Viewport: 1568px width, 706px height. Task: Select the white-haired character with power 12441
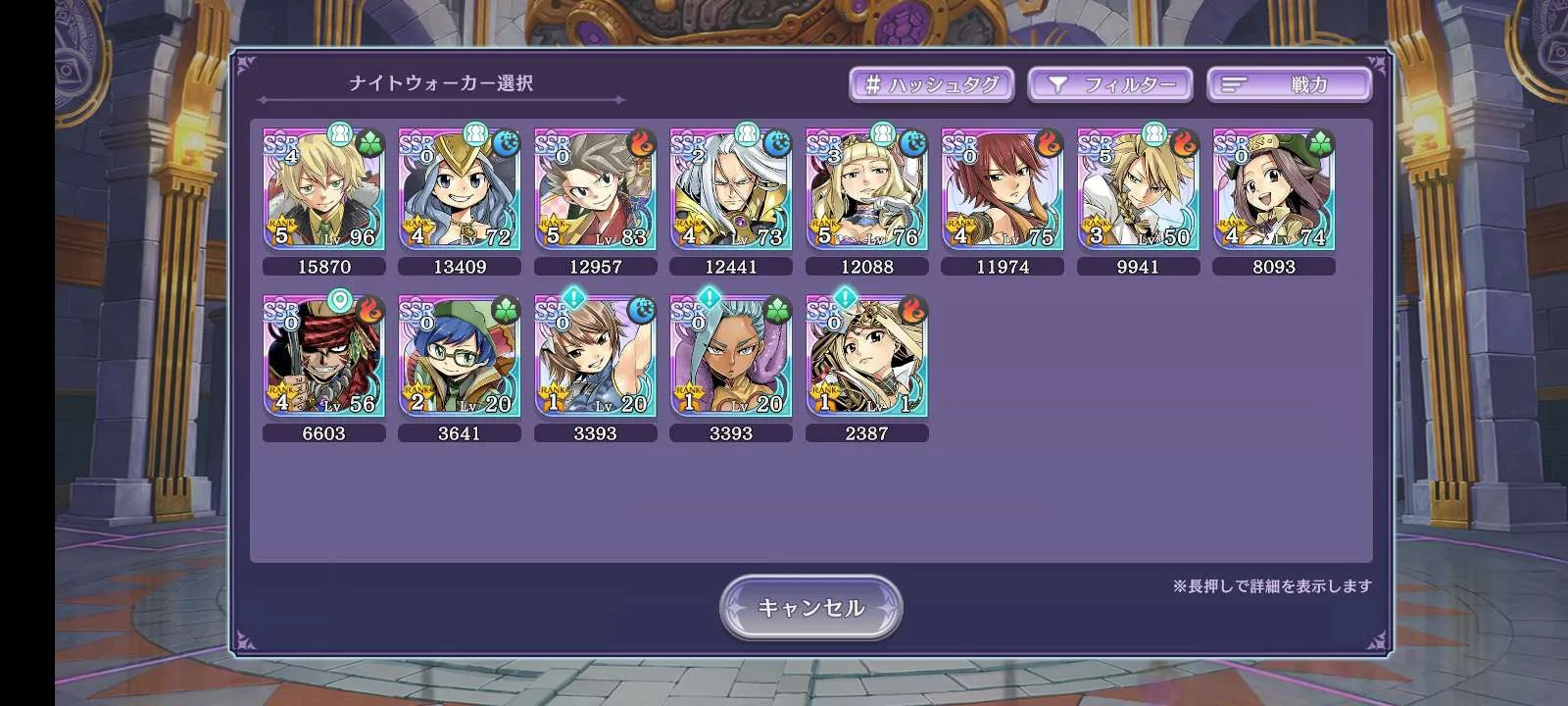coord(731,190)
